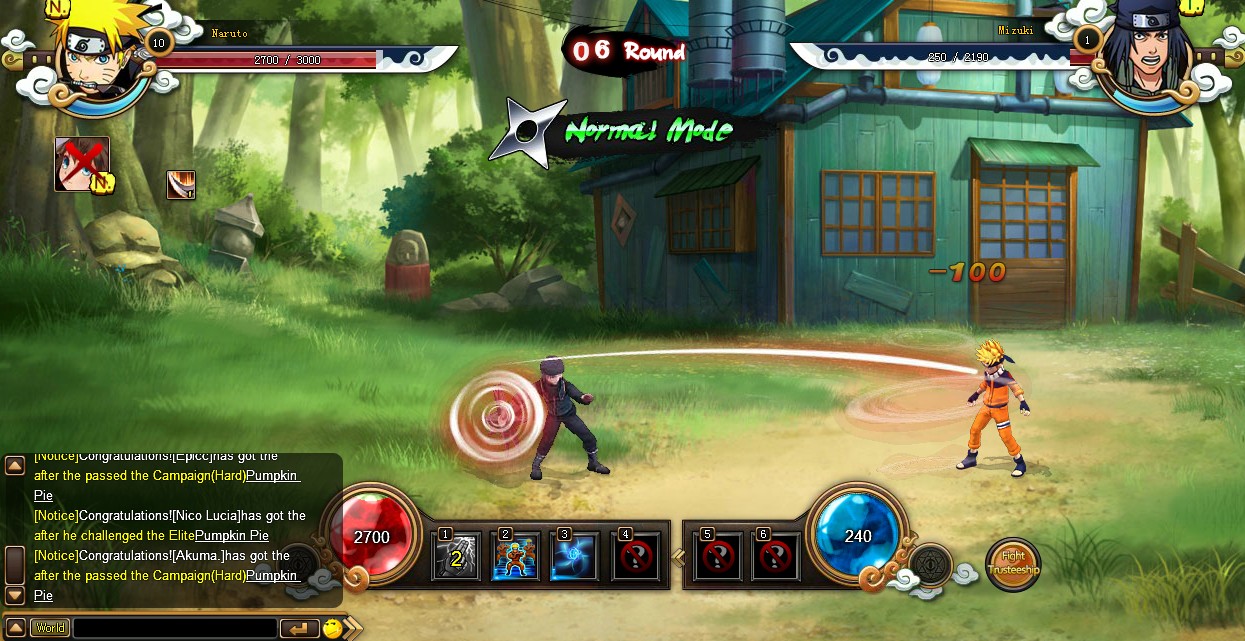Image resolution: width=1245 pixels, height=641 pixels.
Task: Collapse the skill bar with the gold chevron arrow
Action: [678, 556]
